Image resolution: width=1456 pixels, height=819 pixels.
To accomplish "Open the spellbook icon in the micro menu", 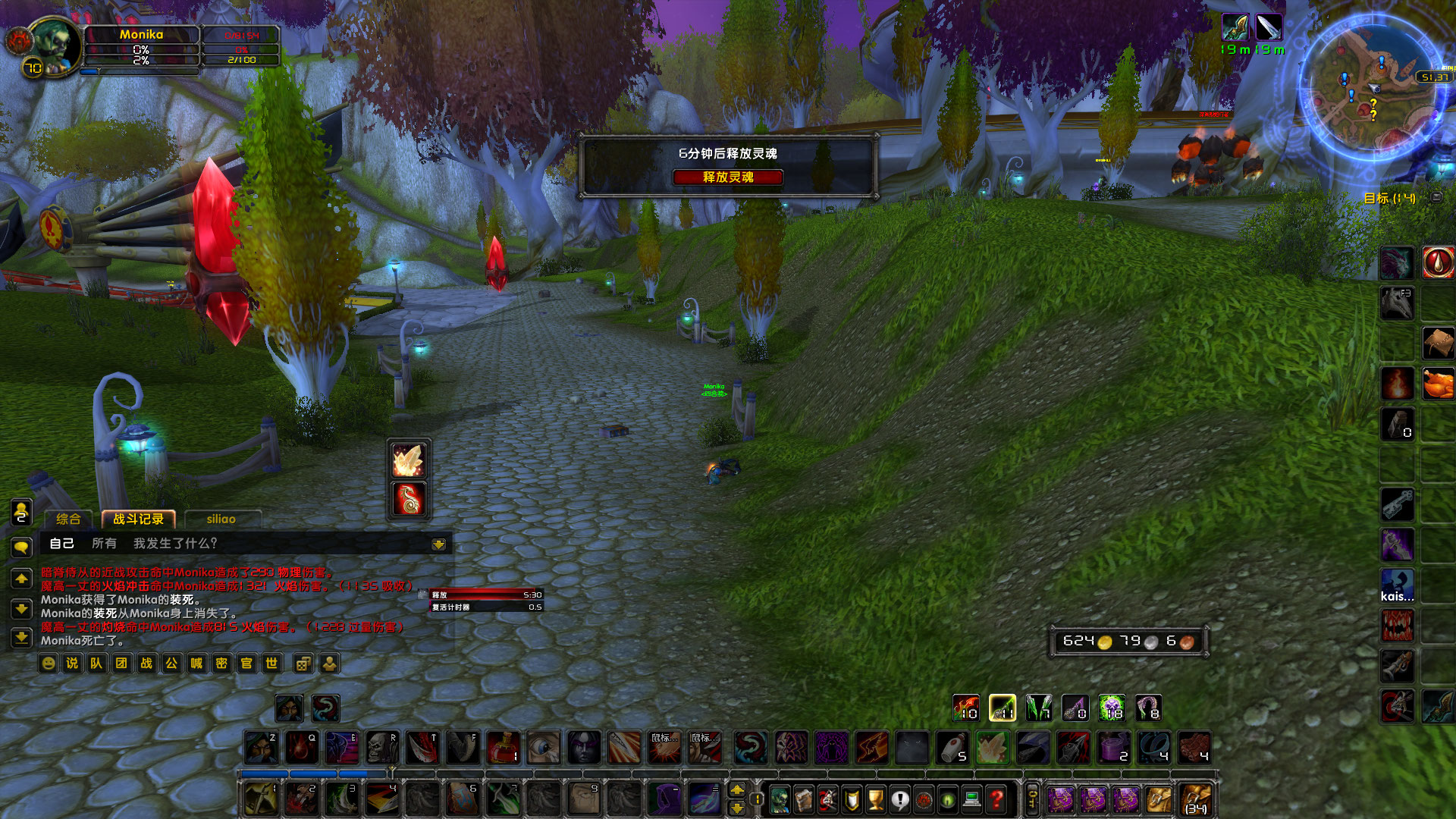I will [x=804, y=799].
